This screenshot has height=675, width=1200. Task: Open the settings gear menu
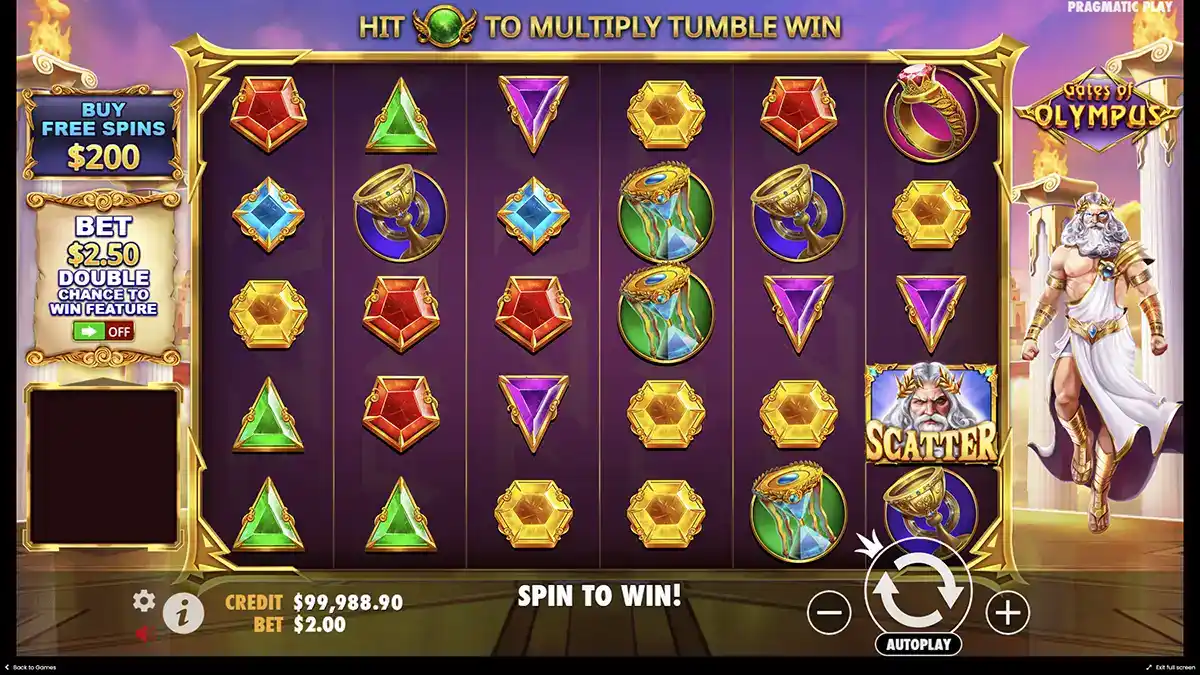144,600
